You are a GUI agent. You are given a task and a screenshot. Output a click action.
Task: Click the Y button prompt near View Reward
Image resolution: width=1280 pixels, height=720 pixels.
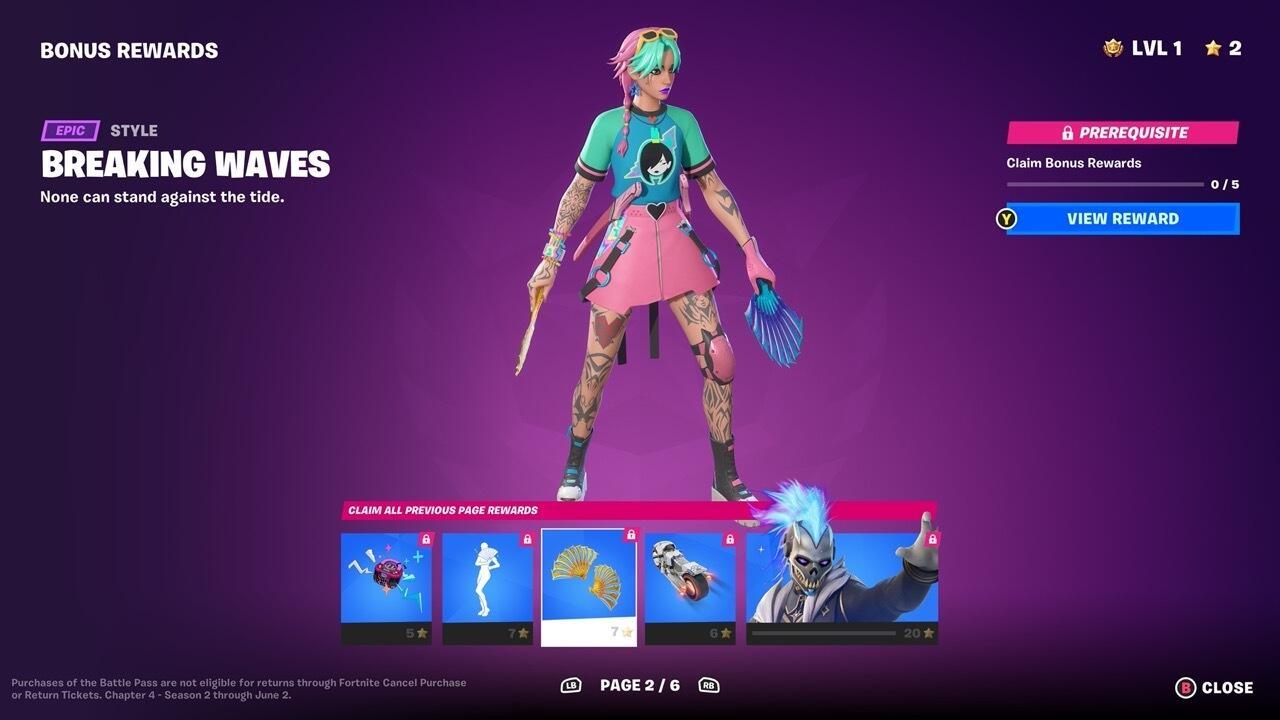click(x=1006, y=218)
